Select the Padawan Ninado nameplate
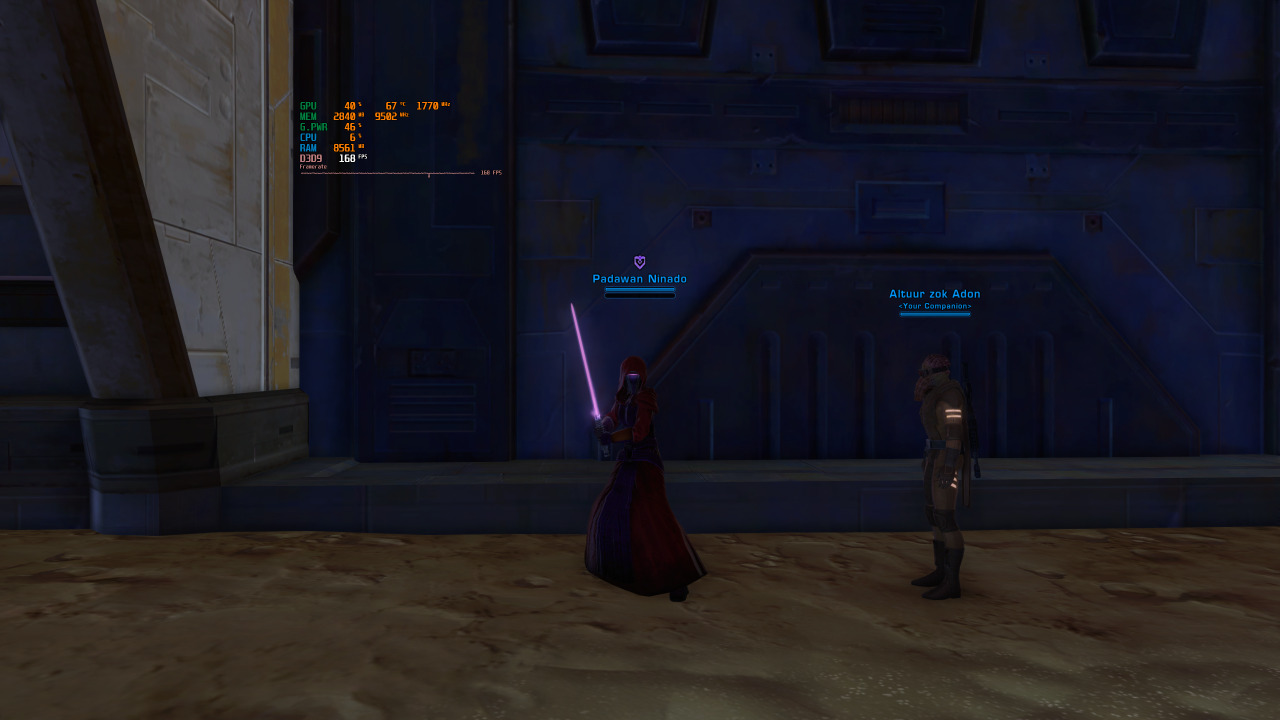Image resolution: width=1280 pixels, height=720 pixels. pyautogui.click(x=640, y=279)
